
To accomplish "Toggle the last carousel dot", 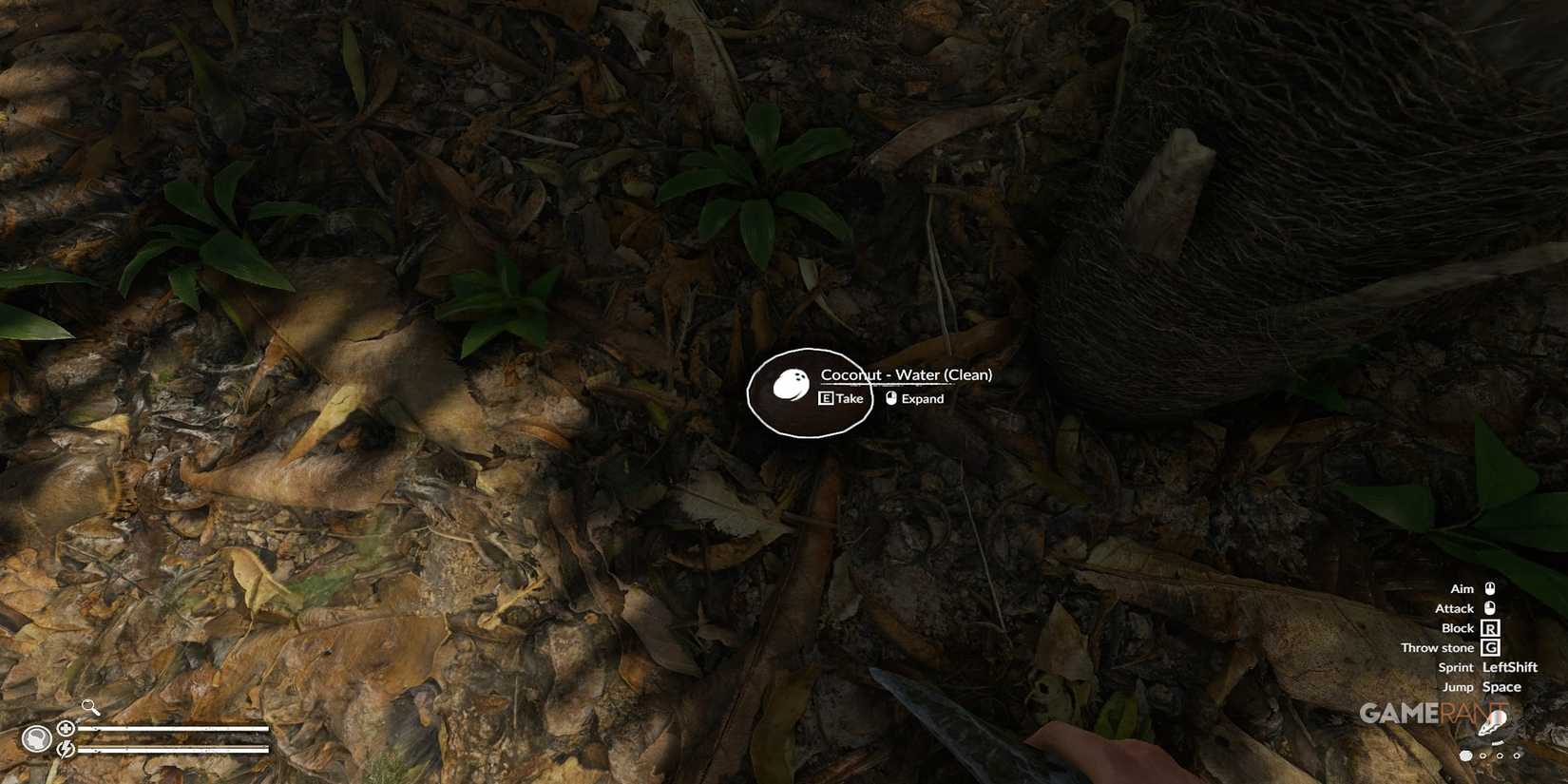I will (x=1517, y=755).
